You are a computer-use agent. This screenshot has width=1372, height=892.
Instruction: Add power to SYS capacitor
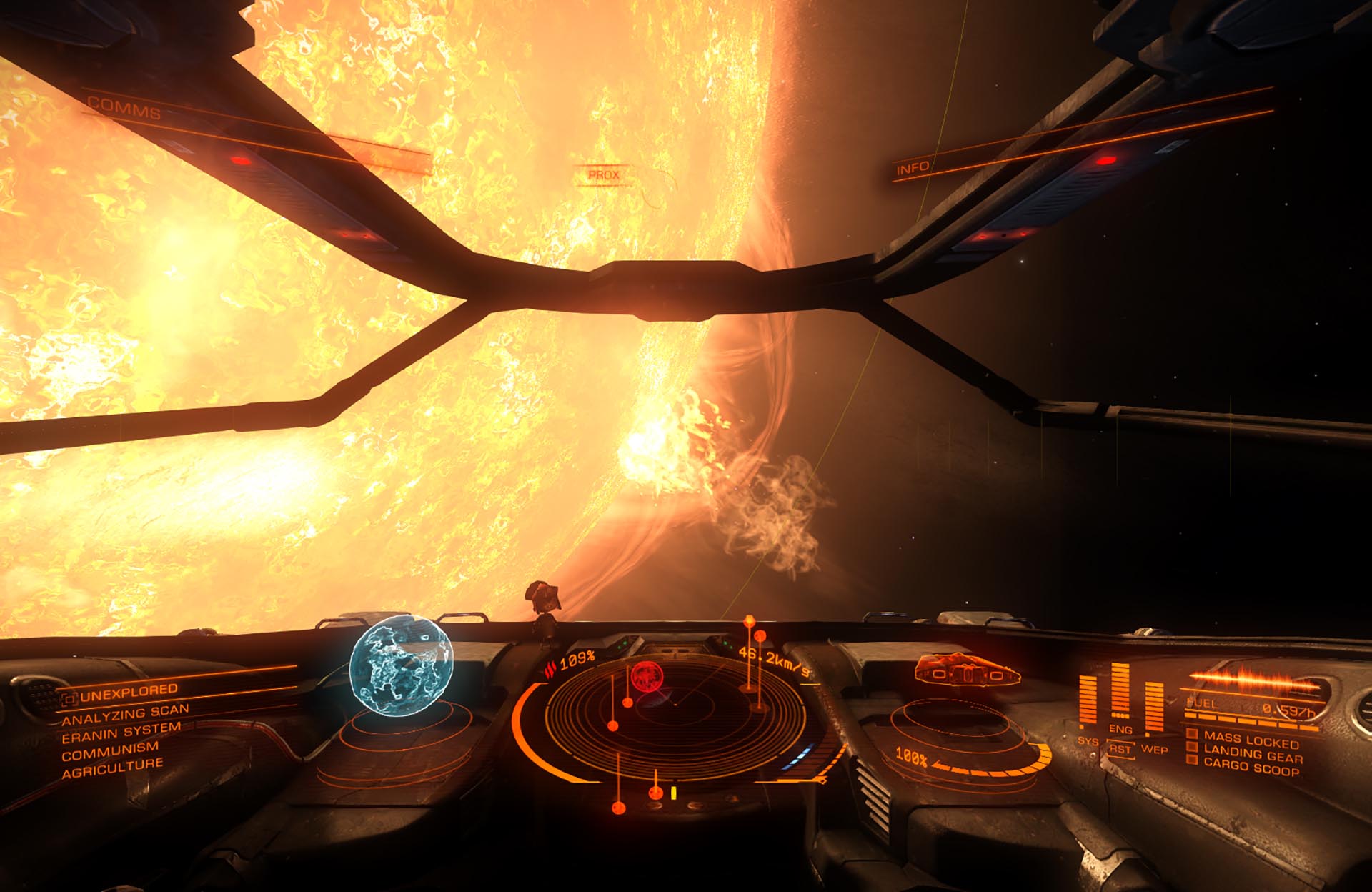(1088, 740)
